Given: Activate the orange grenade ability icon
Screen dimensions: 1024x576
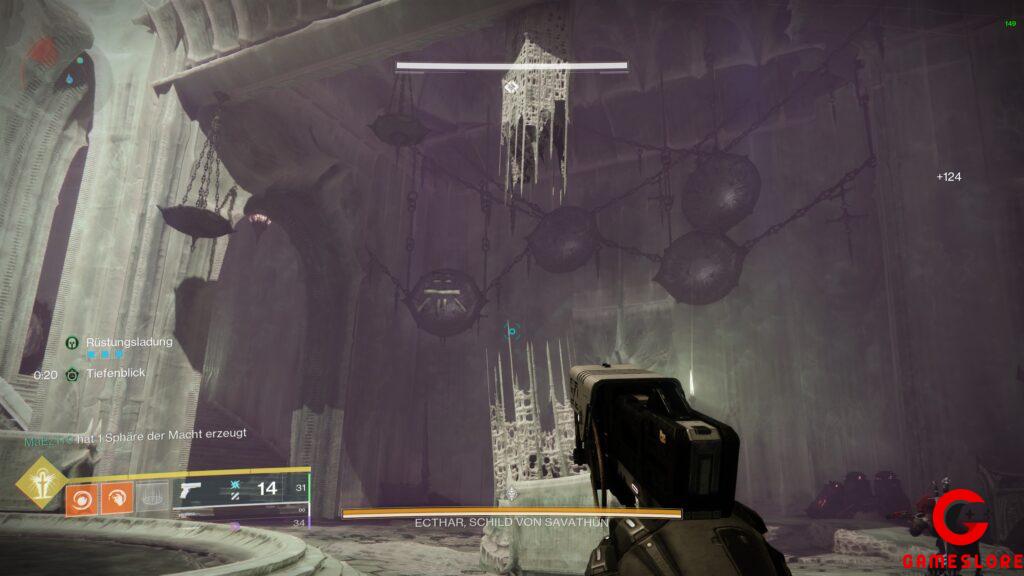Looking at the screenshot, I should tap(82, 496).
